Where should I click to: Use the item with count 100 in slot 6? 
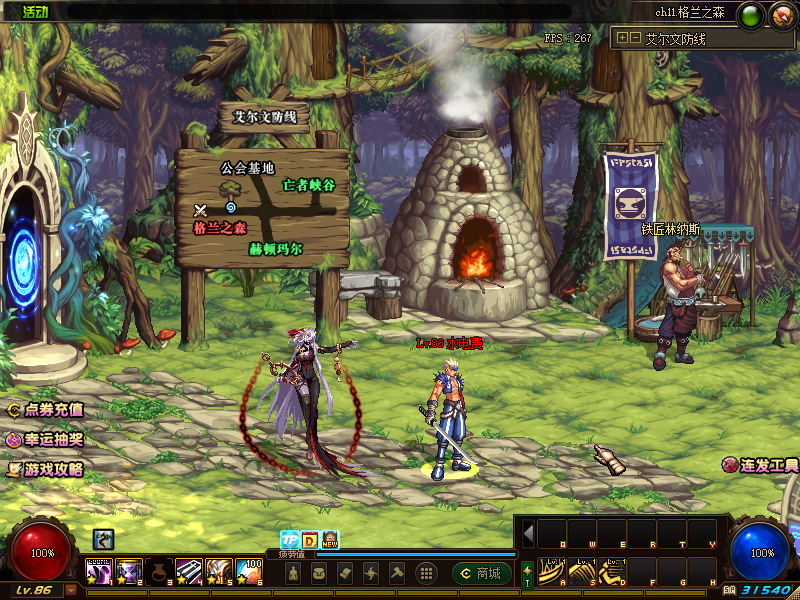tap(249, 571)
